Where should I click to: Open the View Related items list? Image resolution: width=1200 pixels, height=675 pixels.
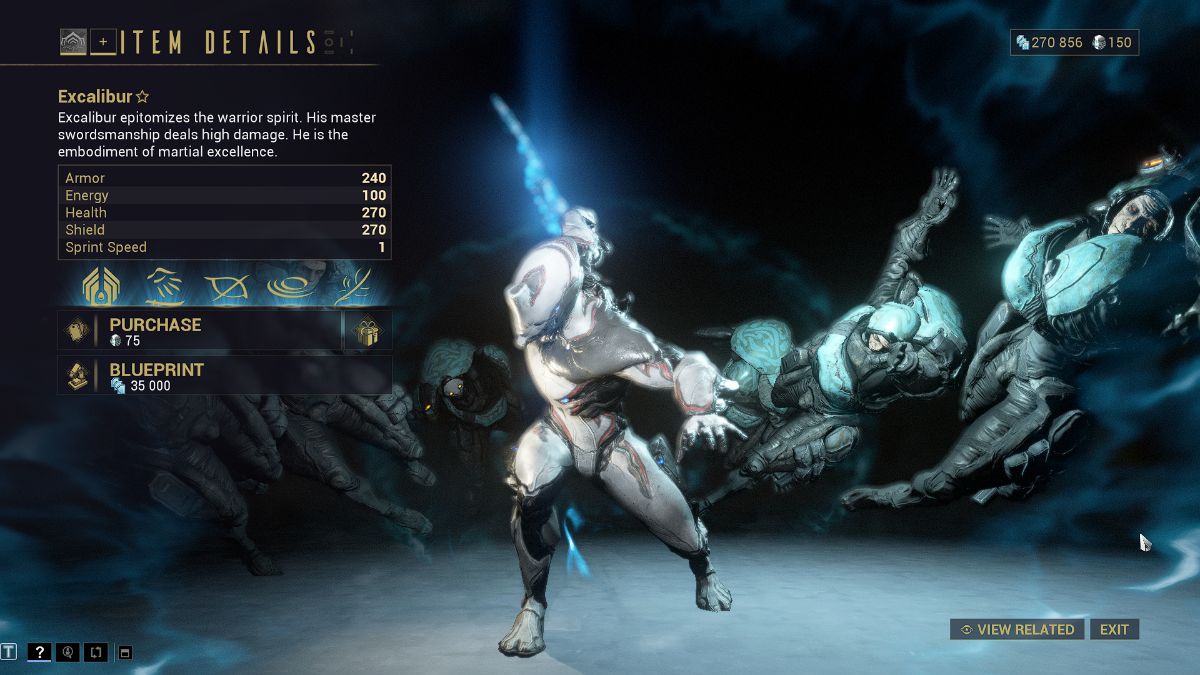pyautogui.click(x=1017, y=629)
